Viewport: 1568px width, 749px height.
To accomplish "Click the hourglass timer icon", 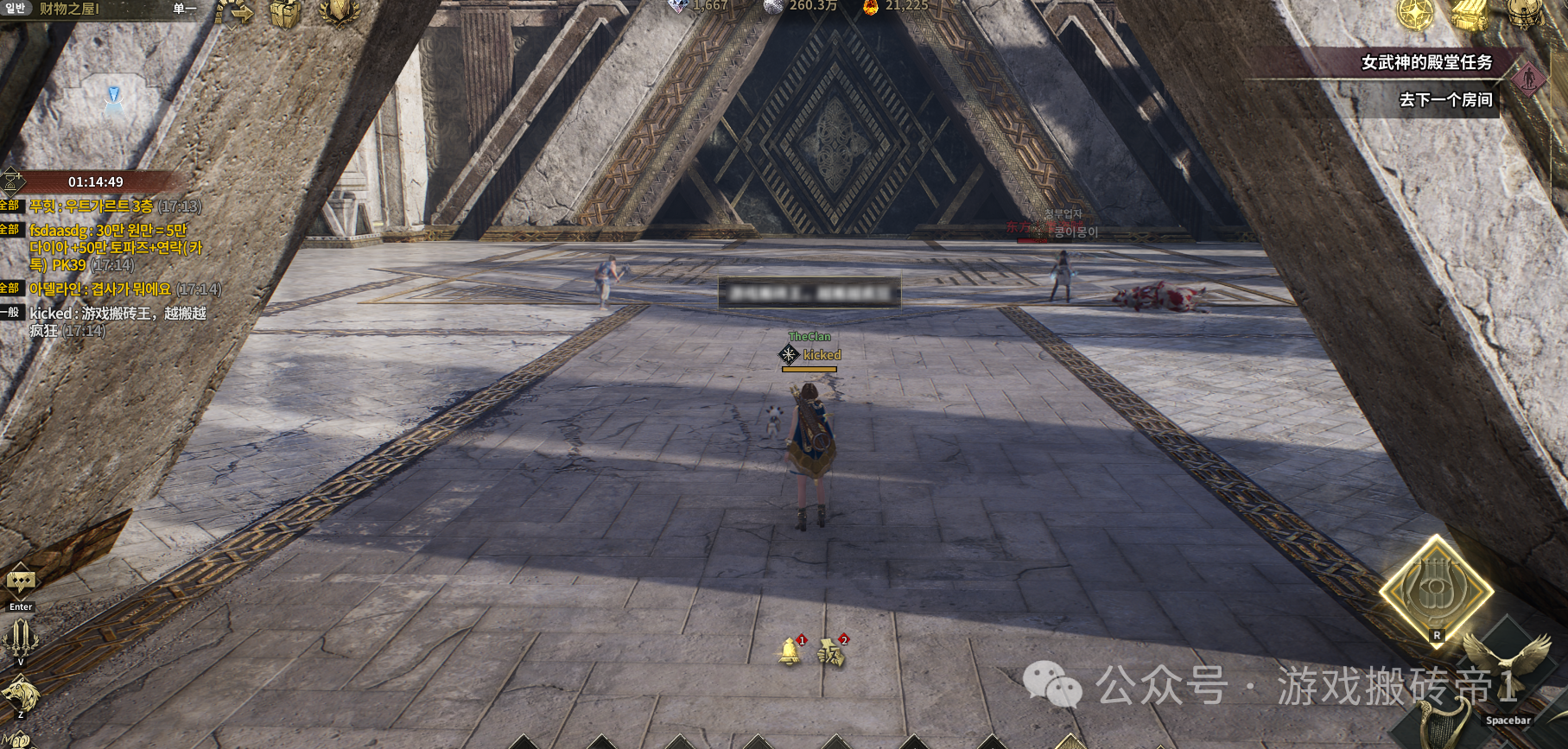I will 13,181.
